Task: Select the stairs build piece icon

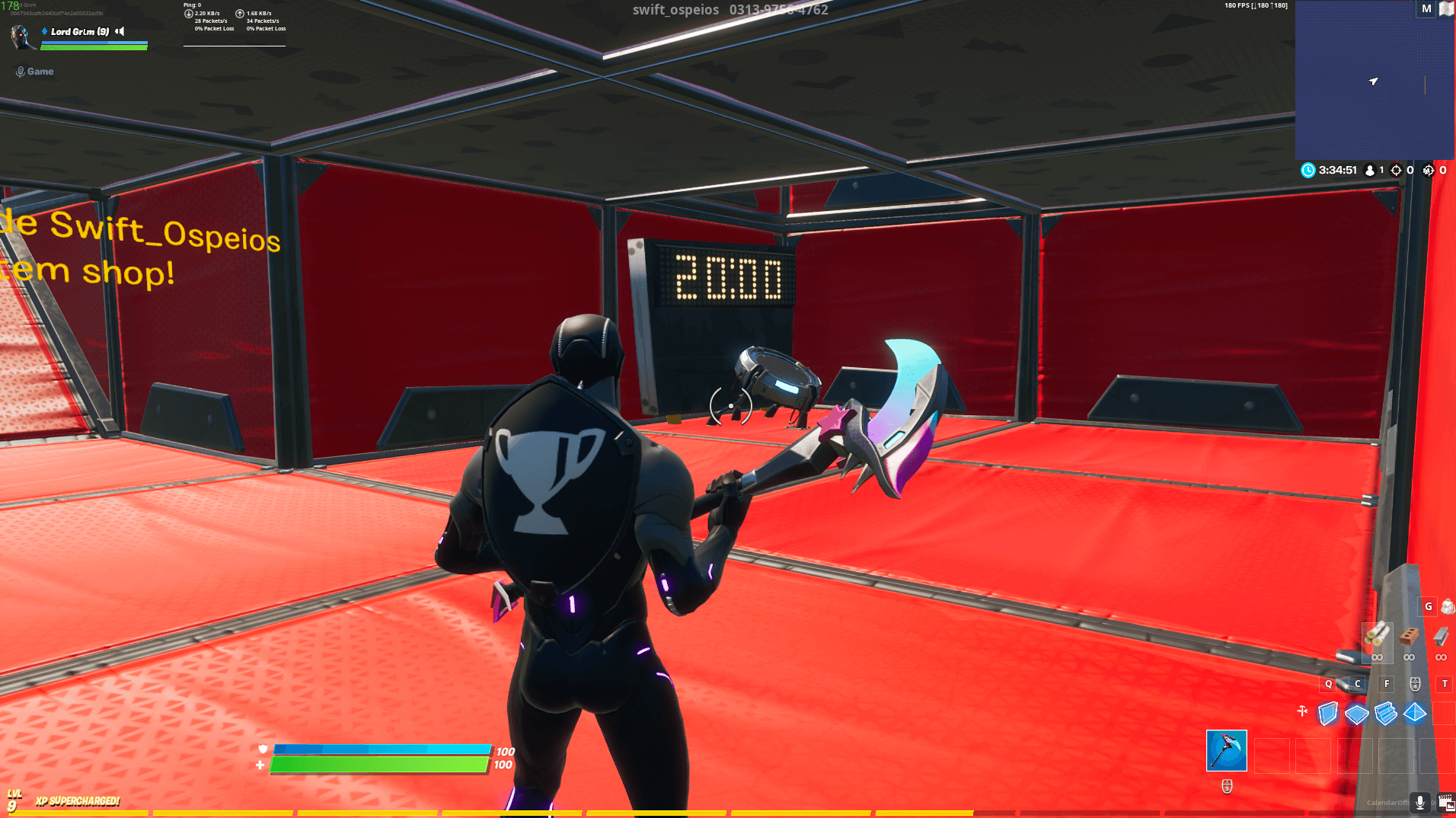Action: point(1385,714)
